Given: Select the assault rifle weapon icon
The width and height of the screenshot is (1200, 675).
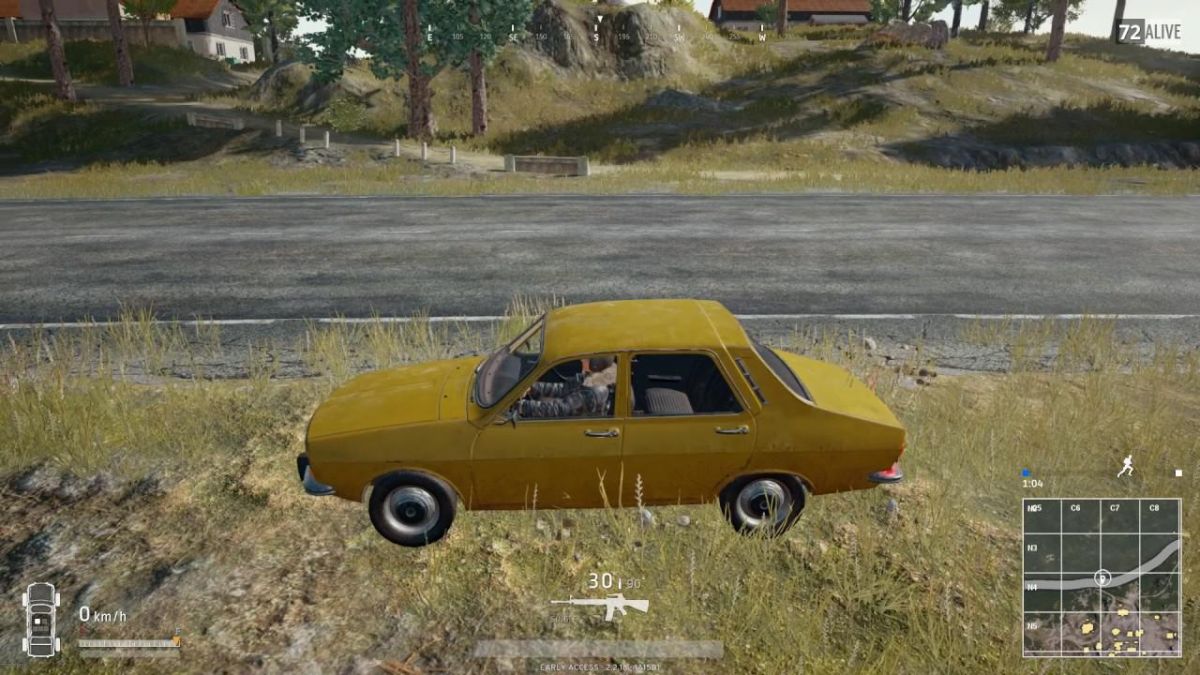Looking at the screenshot, I should click(599, 605).
